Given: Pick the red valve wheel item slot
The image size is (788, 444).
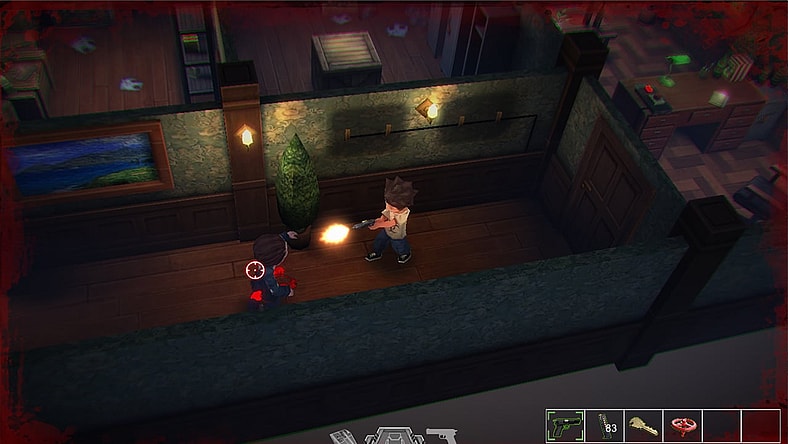Looking at the screenshot, I should (x=683, y=425).
